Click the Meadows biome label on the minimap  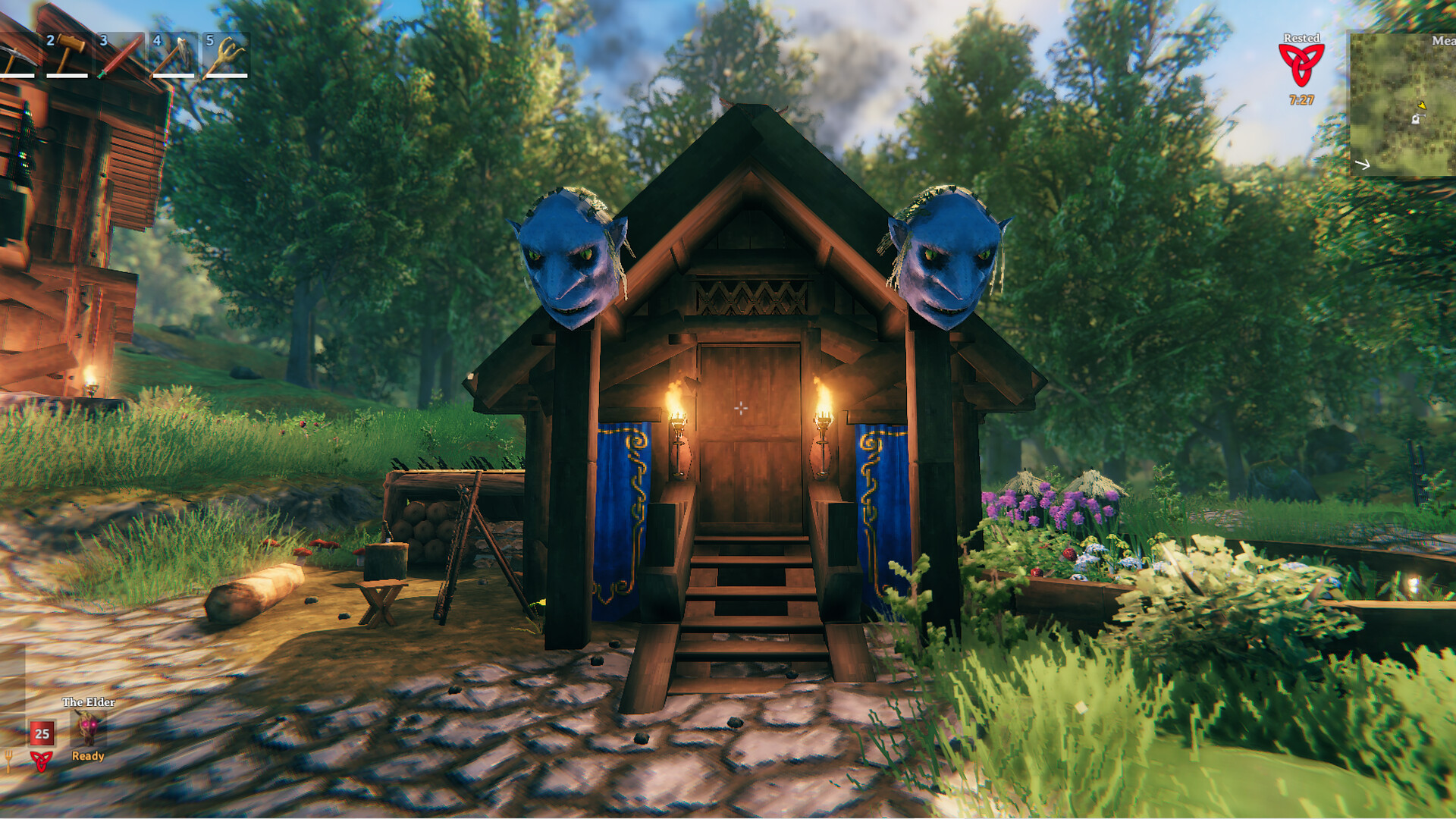coord(1444,40)
